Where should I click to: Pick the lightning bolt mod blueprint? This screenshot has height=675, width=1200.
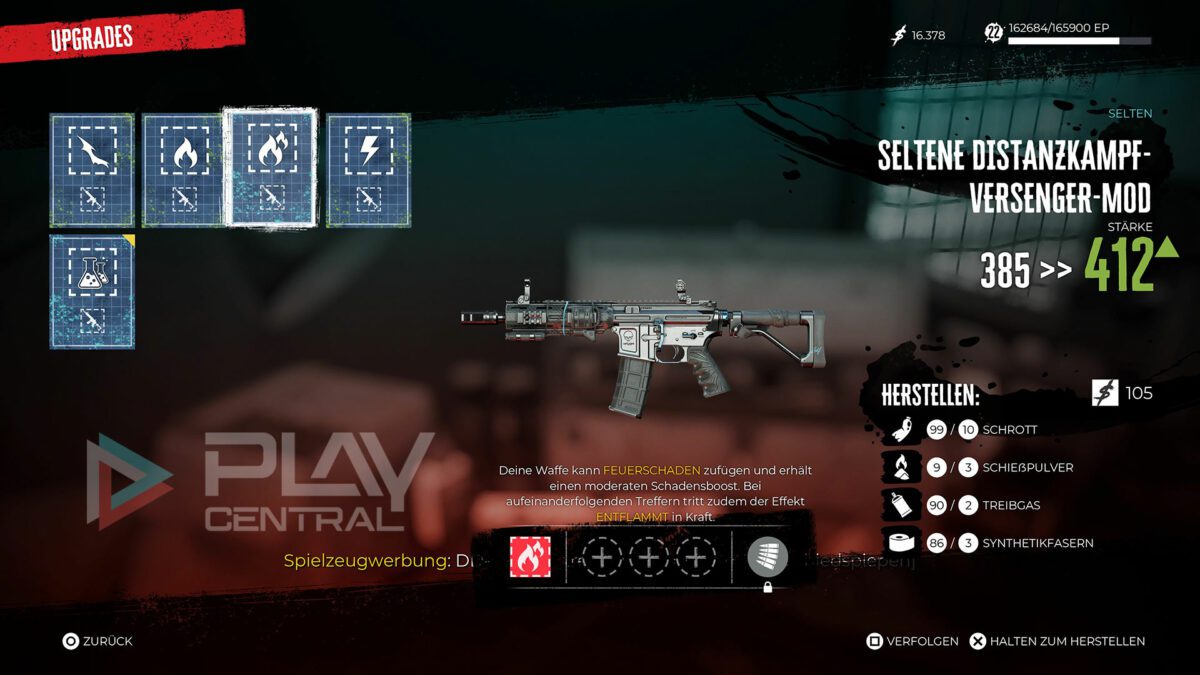pyautogui.click(x=368, y=170)
